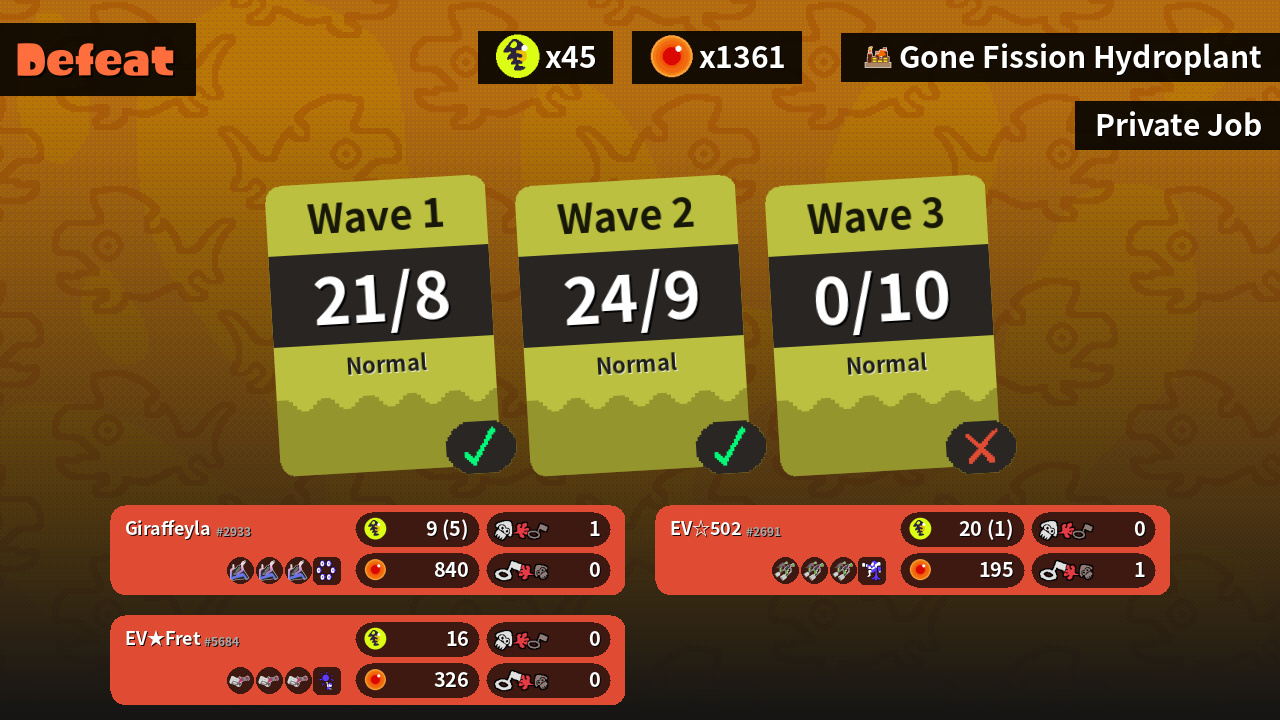This screenshot has width=1280, height=720.
Task: Open the Wave 2 result card
Action: click(x=633, y=325)
